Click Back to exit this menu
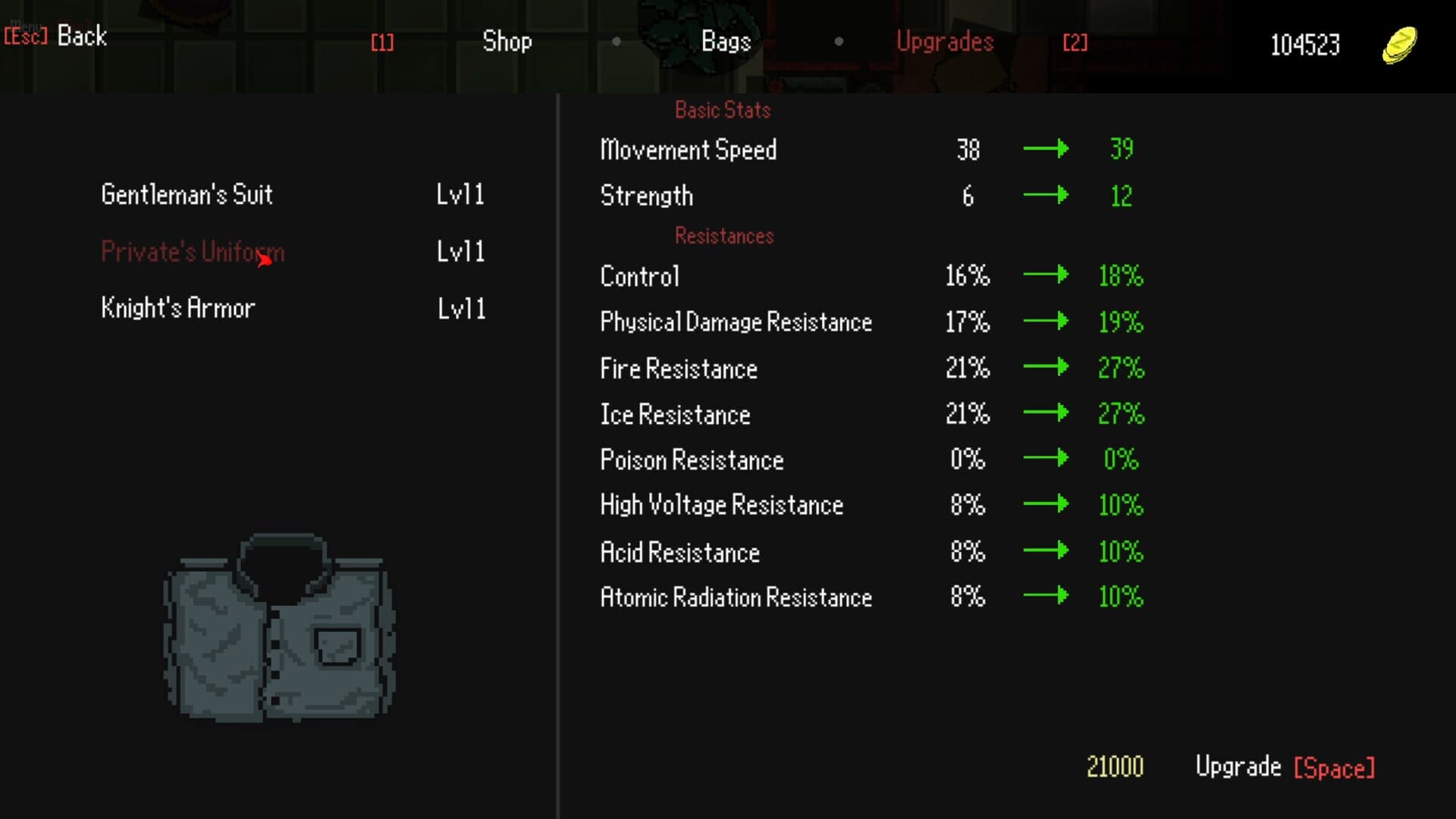Viewport: 1456px width, 819px height. tap(81, 36)
